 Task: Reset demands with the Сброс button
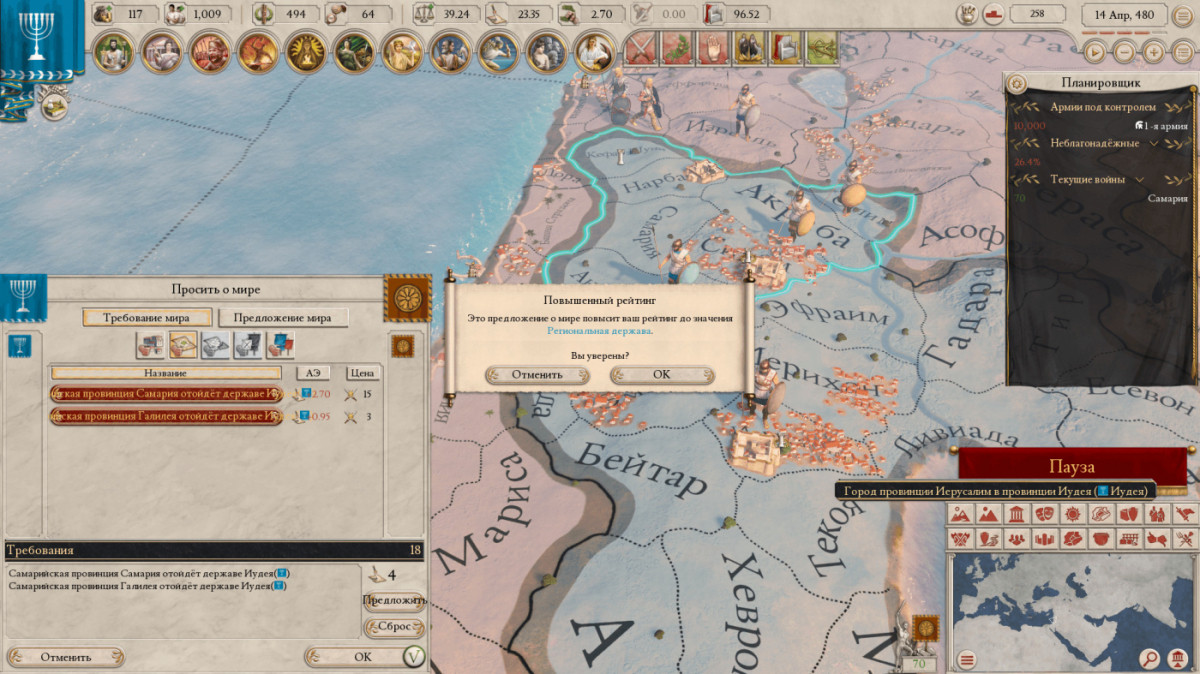coord(394,627)
